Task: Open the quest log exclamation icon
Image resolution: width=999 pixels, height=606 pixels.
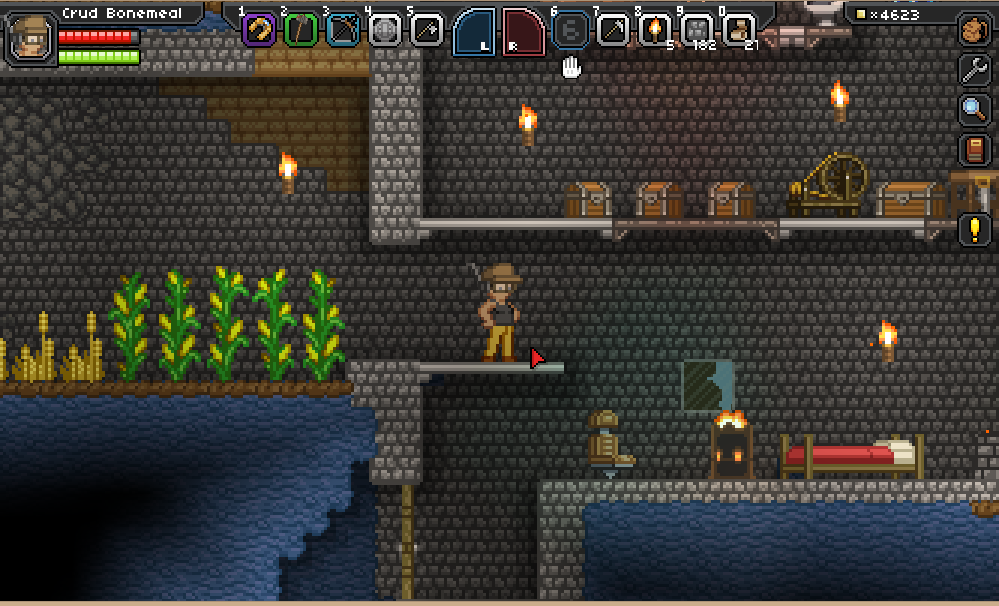Action: 974,229
